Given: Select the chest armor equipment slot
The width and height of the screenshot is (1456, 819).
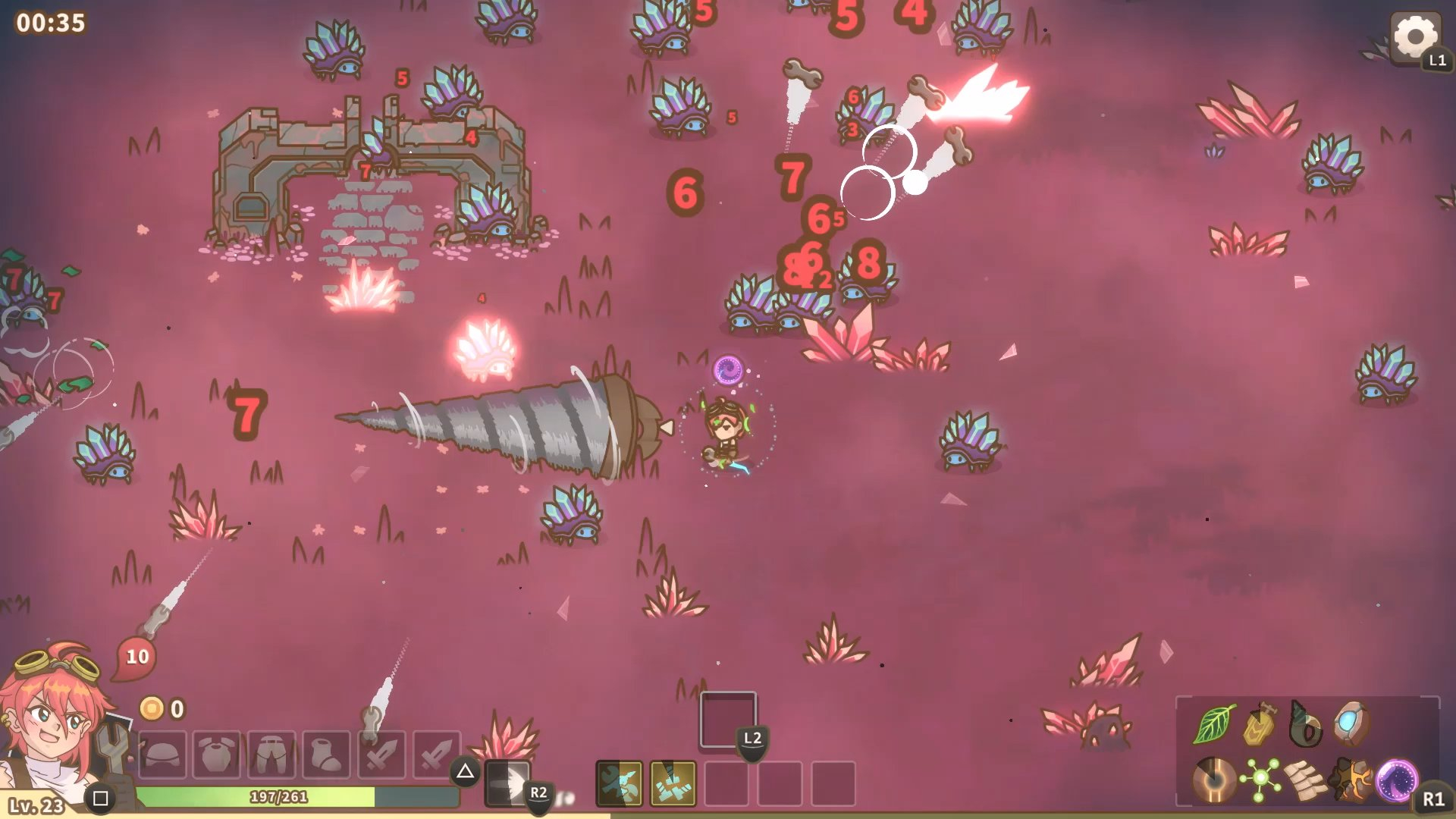Looking at the screenshot, I should point(217,754).
